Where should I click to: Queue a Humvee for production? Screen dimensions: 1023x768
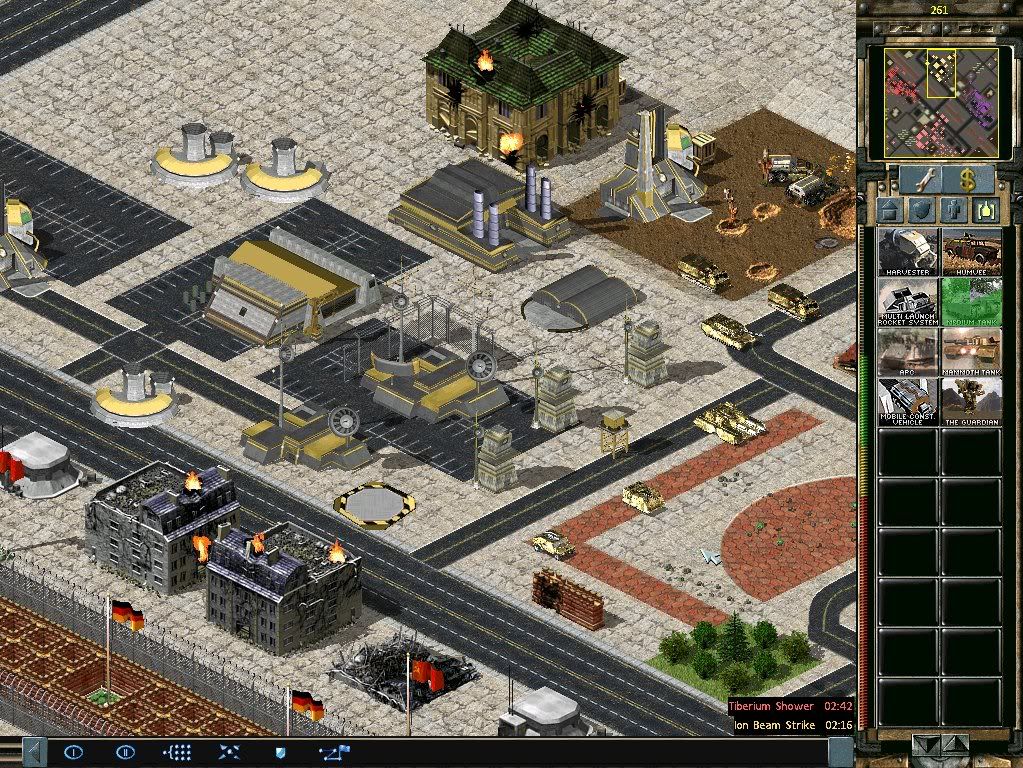pyautogui.click(x=971, y=253)
